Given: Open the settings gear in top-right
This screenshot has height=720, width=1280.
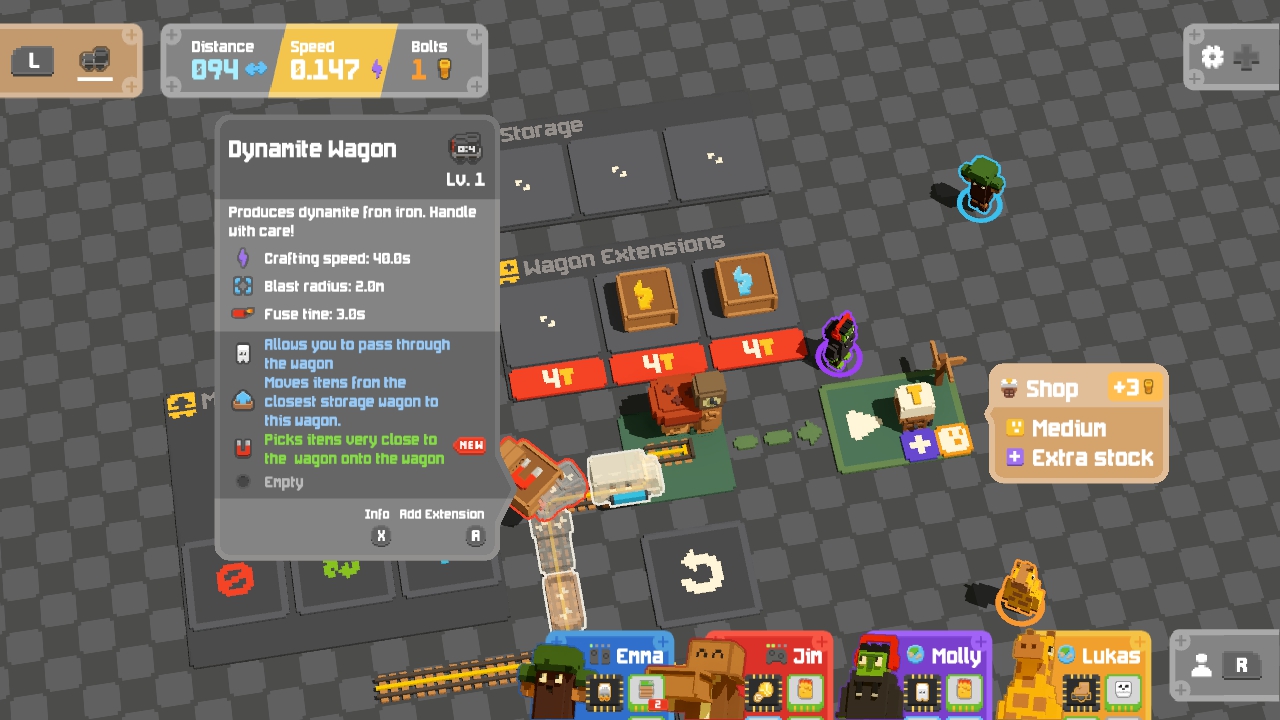Looking at the screenshot, I should (1212, 58).
